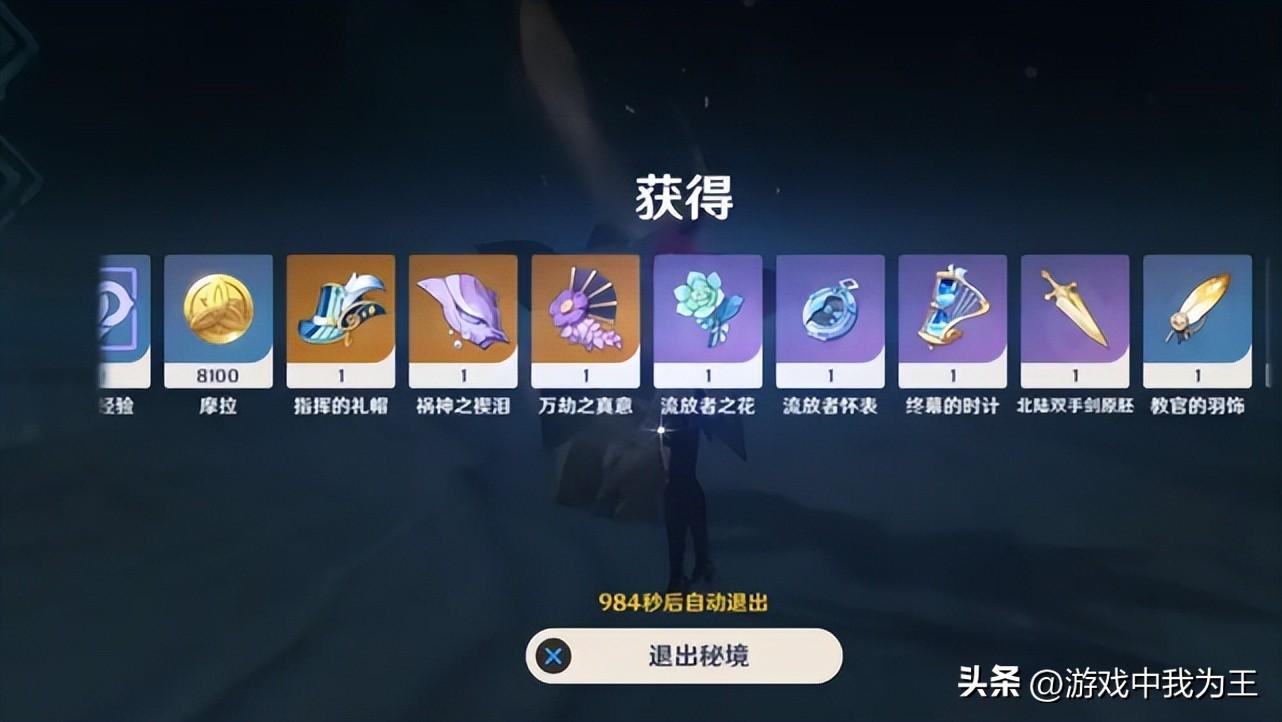Click the 获得 obtained header title
The image size is (1282, 722).
685,195
